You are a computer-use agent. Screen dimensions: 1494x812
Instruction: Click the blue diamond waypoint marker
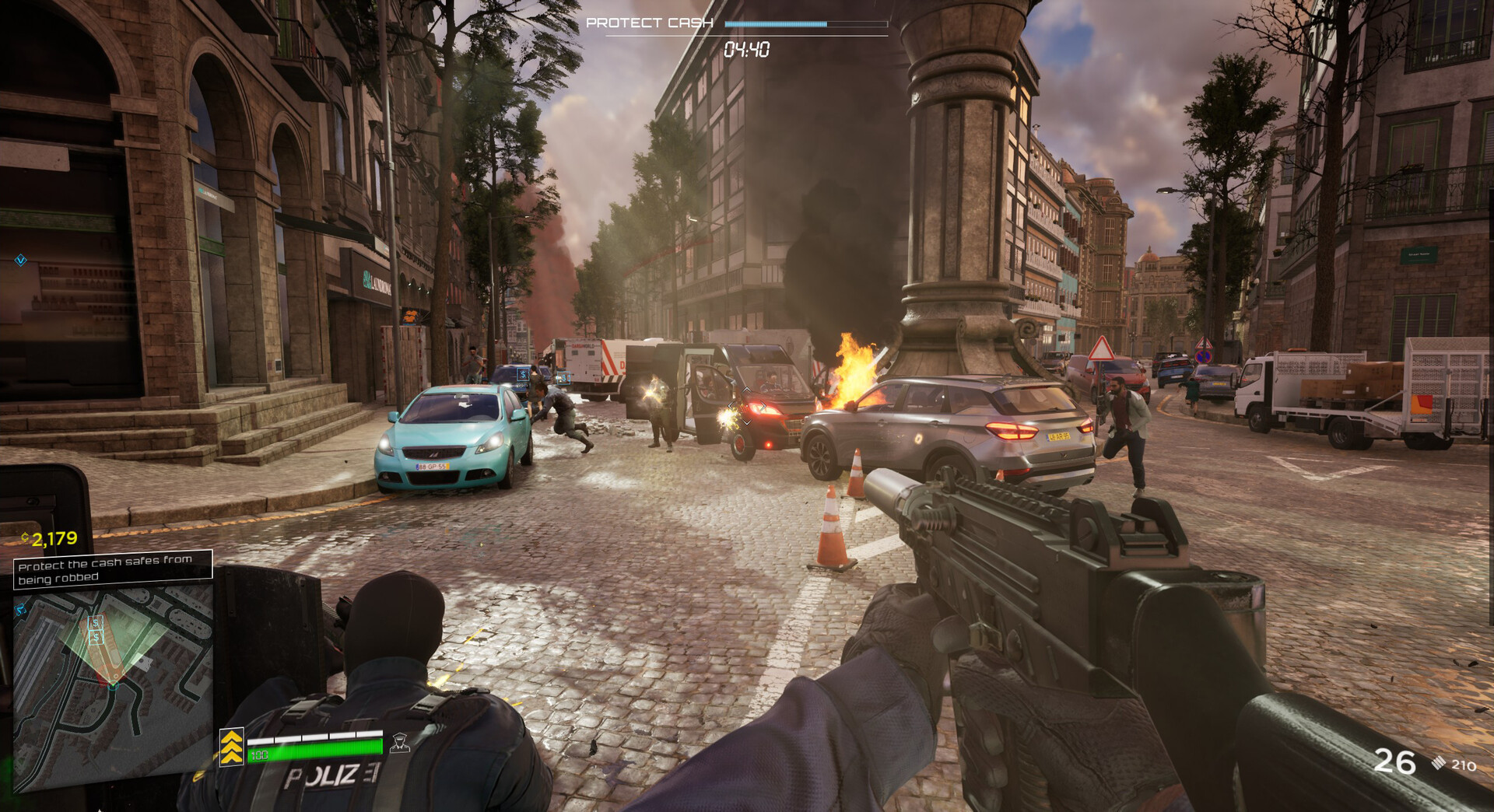[21, 261]
